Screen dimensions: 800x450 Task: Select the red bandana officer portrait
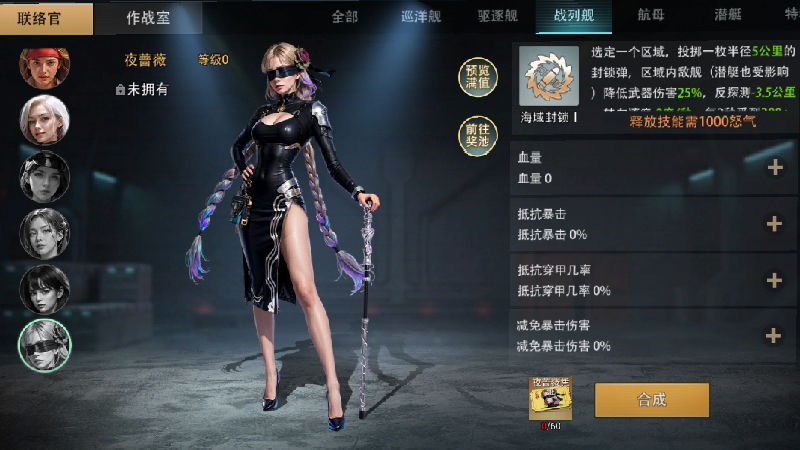pyautogui.click(x=45, y=66)
